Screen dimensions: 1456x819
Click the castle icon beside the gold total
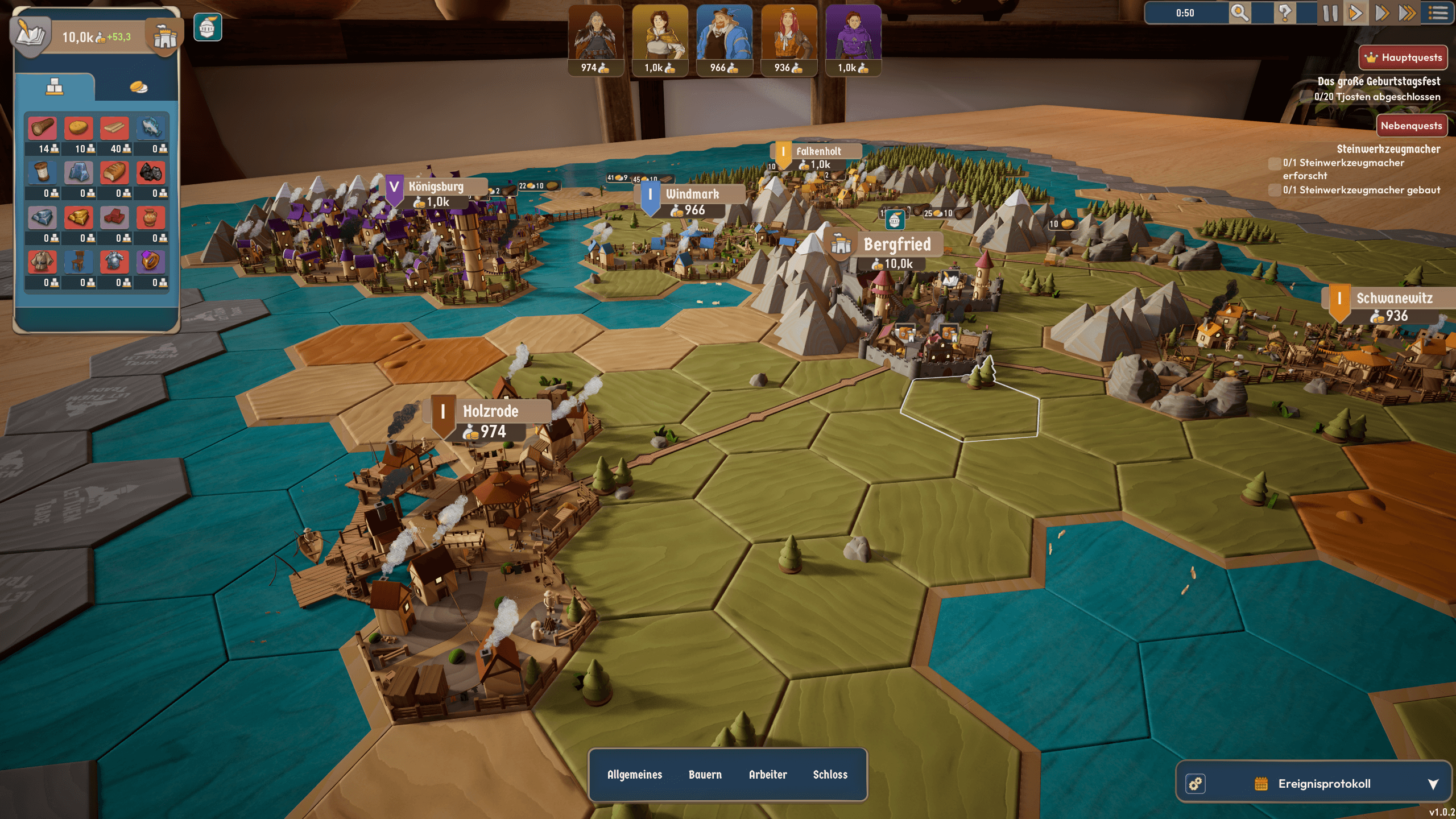165,36
